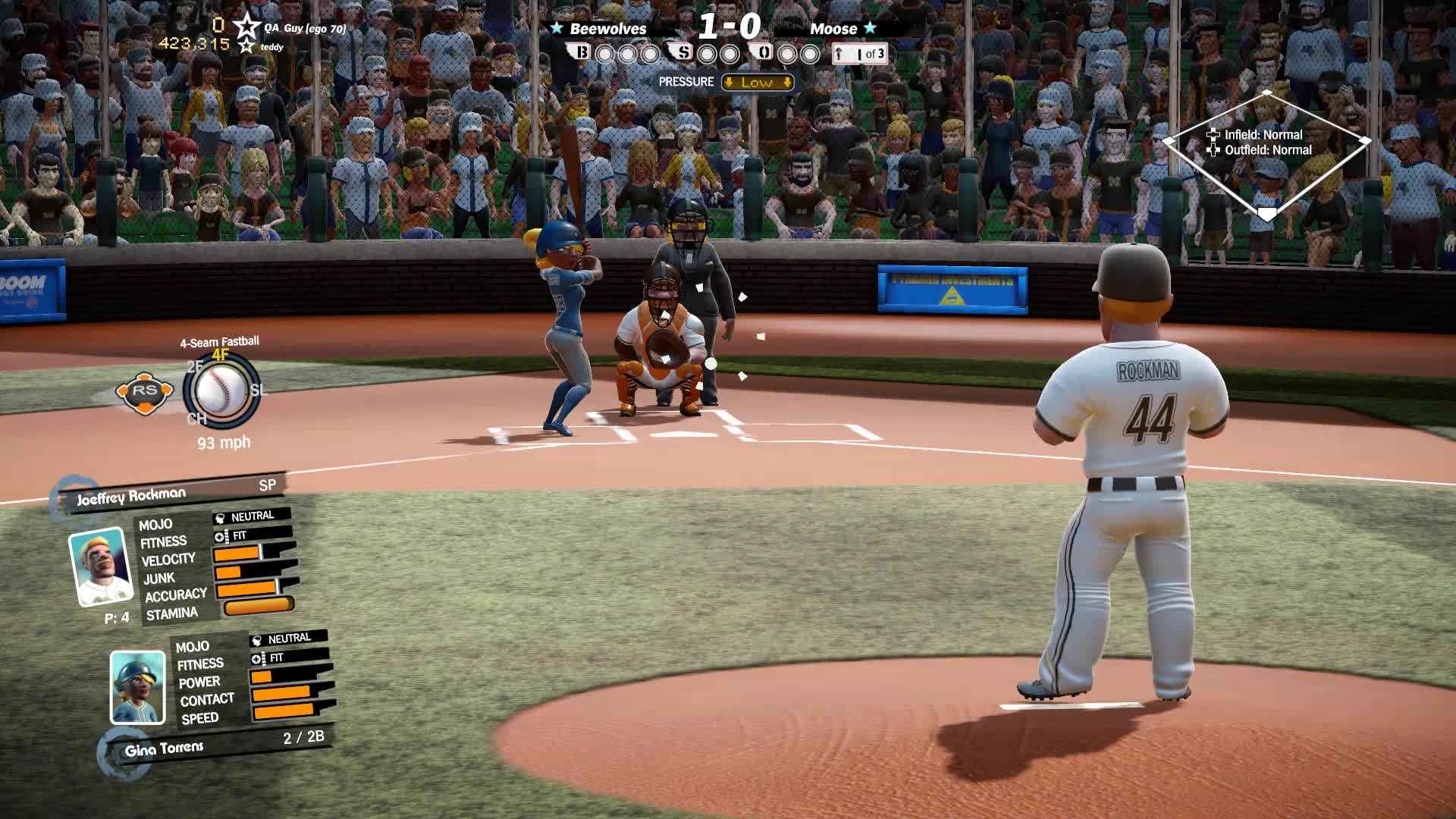Select the 4F four-seam fastball pitch

220,355
